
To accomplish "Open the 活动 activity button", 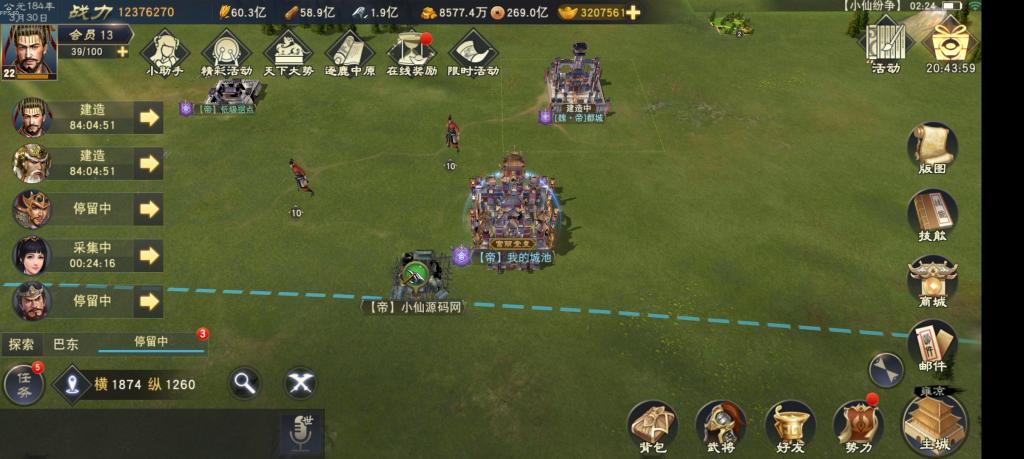I will point(885,44).
